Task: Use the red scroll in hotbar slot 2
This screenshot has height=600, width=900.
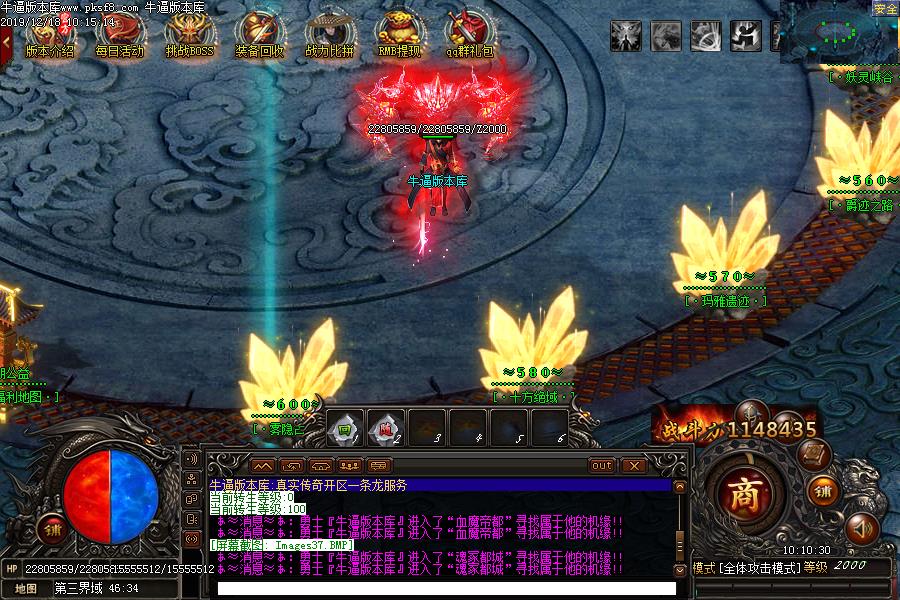Action: click(x=386, y=427)
